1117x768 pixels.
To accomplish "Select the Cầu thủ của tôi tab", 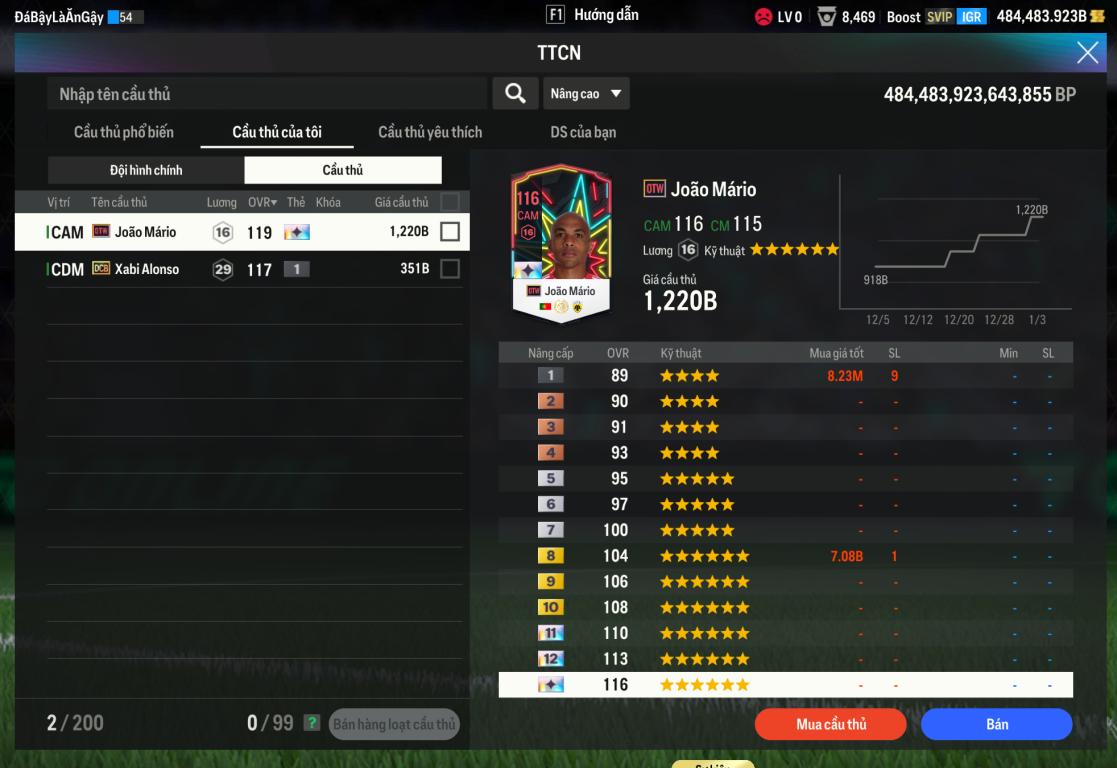I will tap(277, 132).
